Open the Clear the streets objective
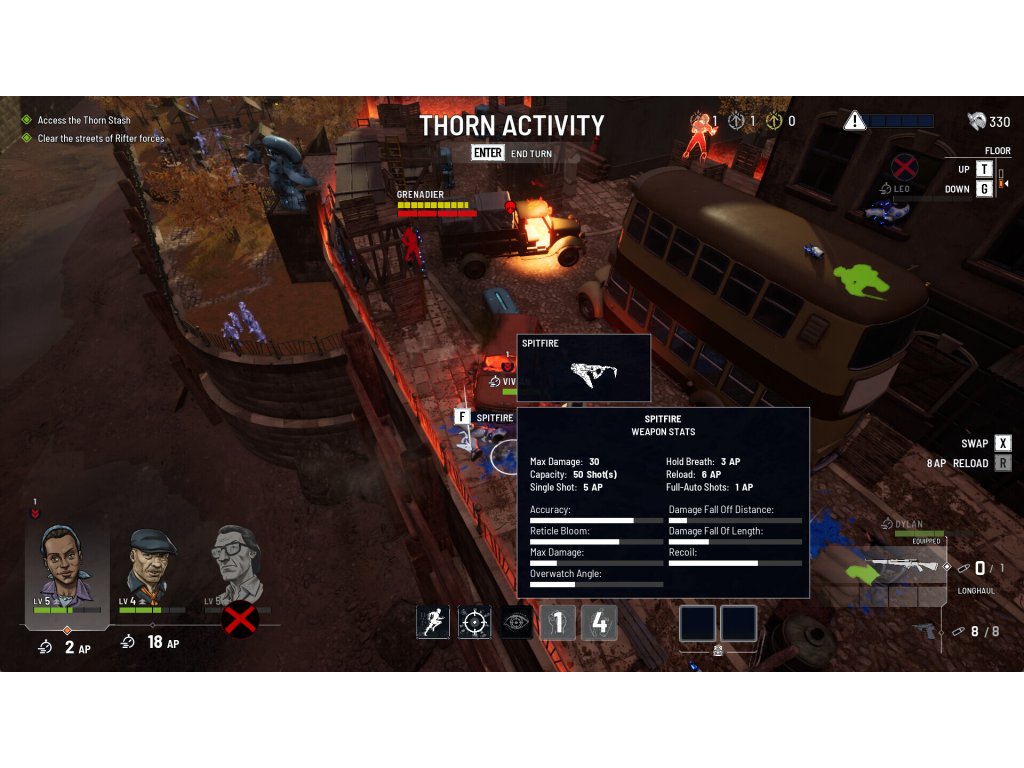 pyautogui.click(x=100, y=138)
